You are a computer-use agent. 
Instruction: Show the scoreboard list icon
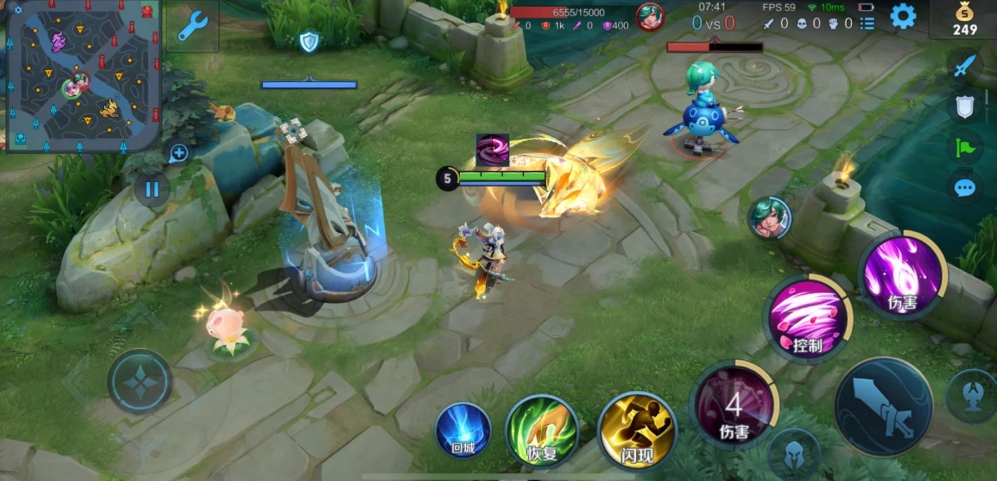coord(867,23)
